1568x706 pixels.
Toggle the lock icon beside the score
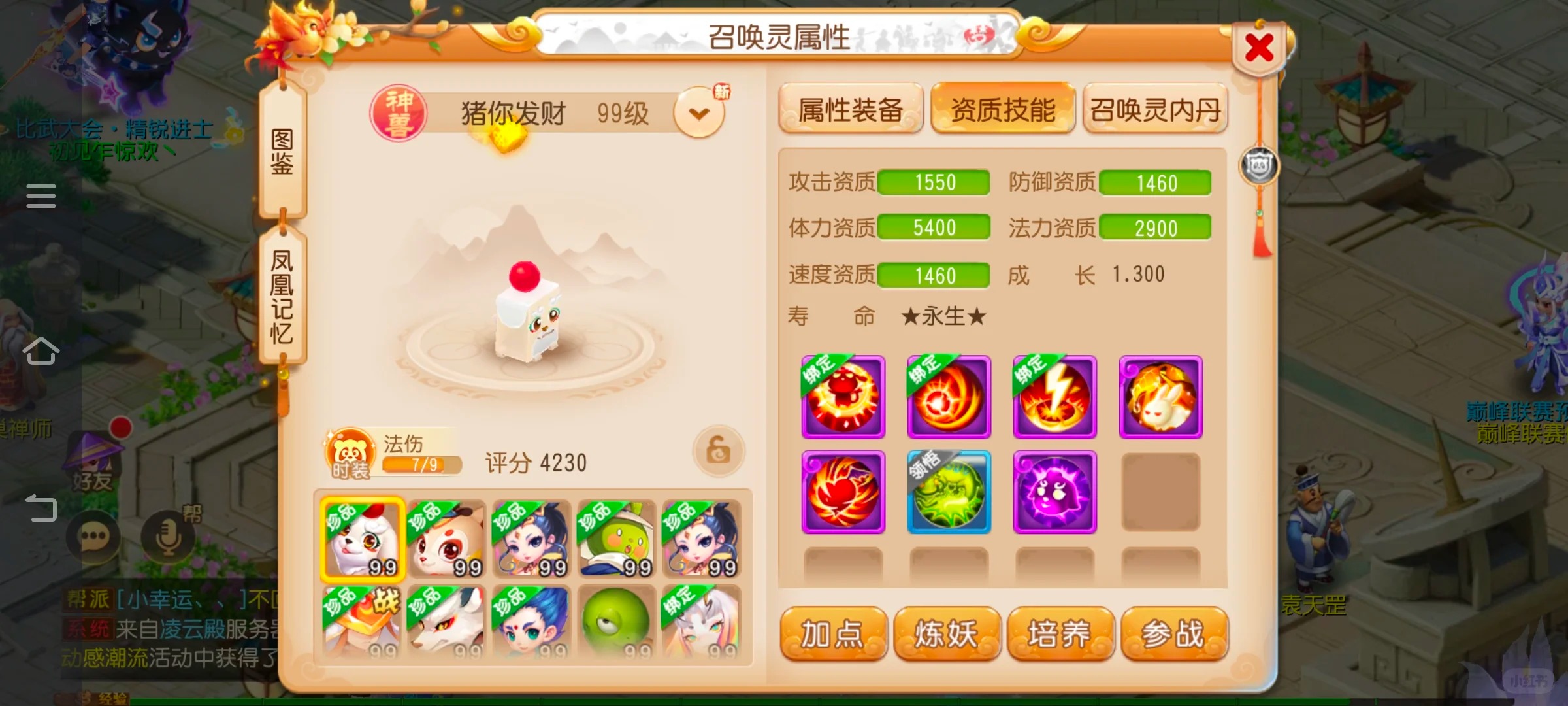click(718, 450)
